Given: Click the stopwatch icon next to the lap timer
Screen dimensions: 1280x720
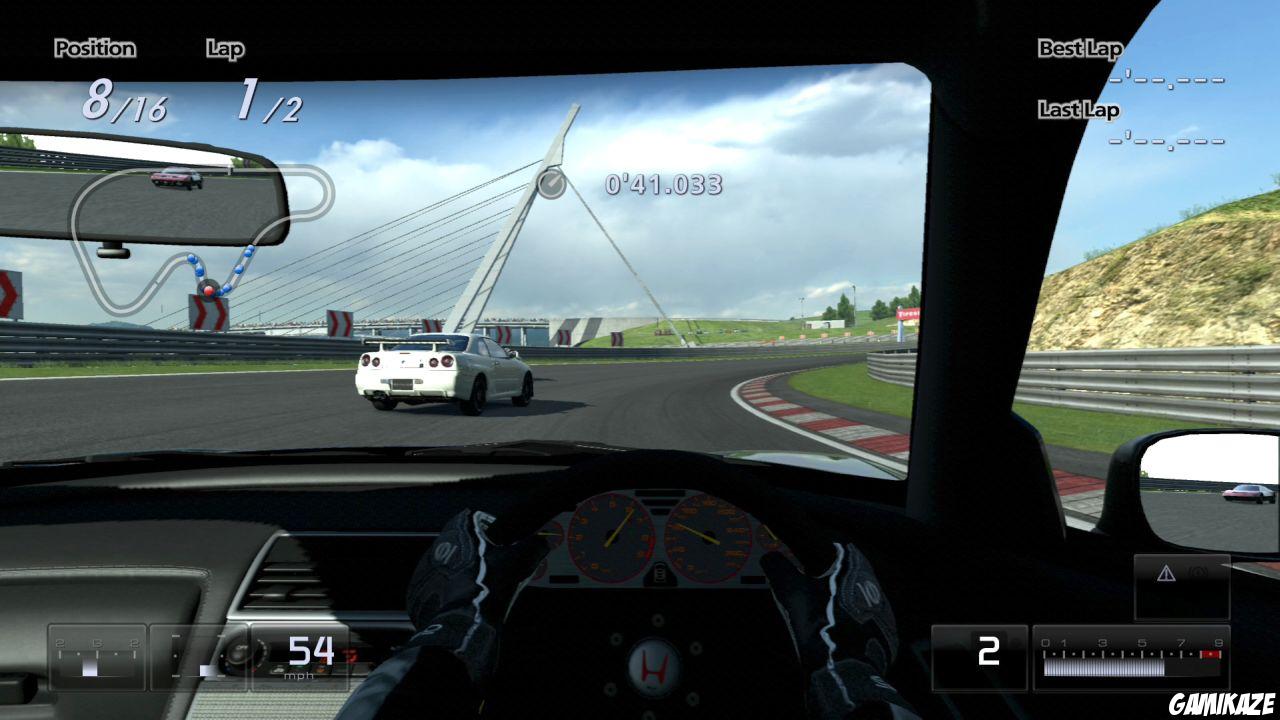Looking at the screenshot, I should (553, 184).
